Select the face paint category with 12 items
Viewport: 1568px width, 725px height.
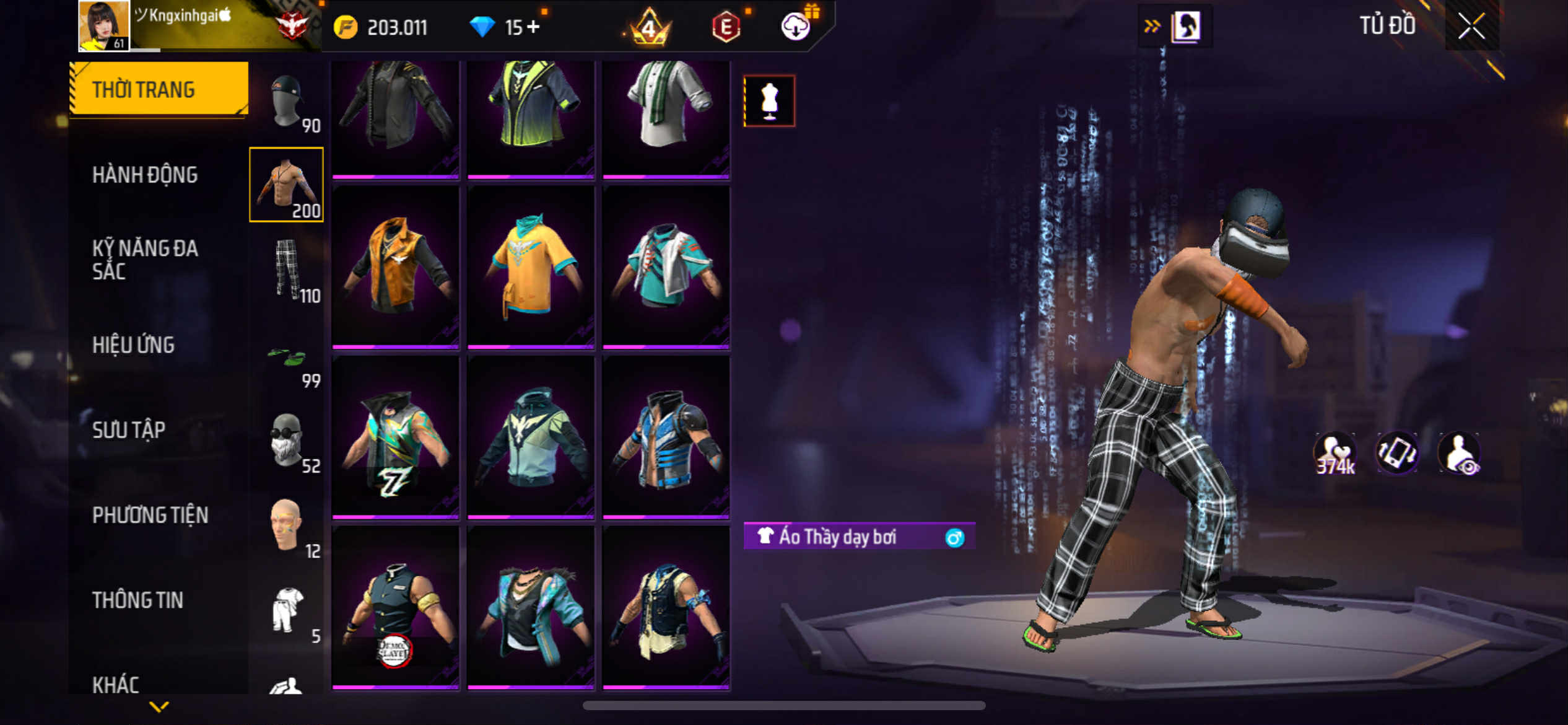(x=287, y=525)
